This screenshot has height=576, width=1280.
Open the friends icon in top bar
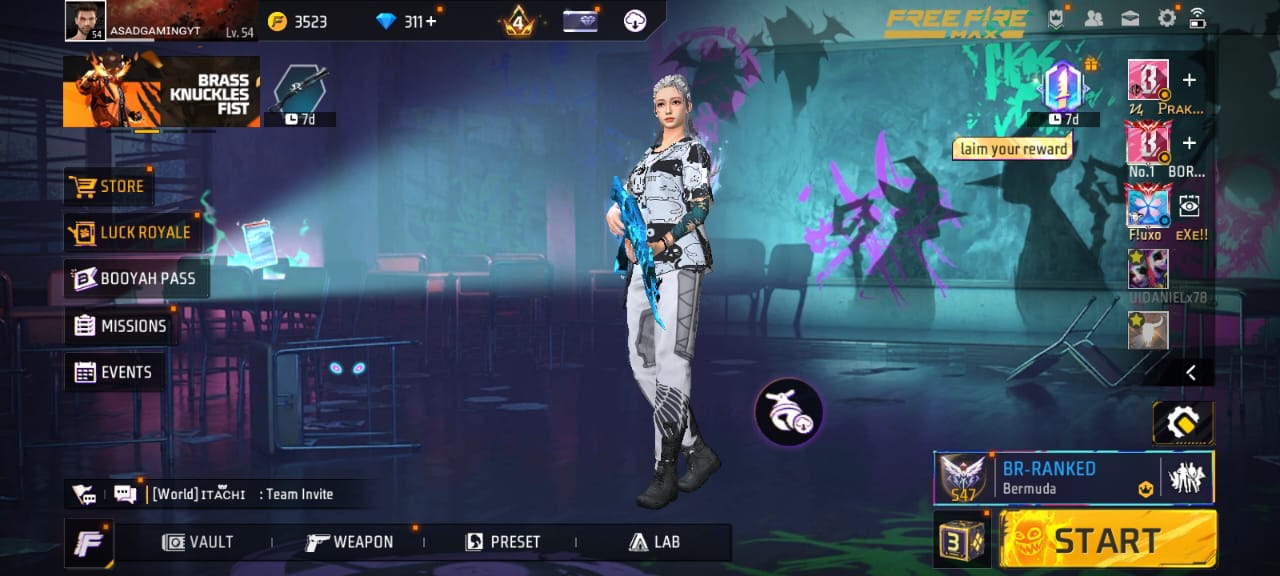pos(1093,18)
